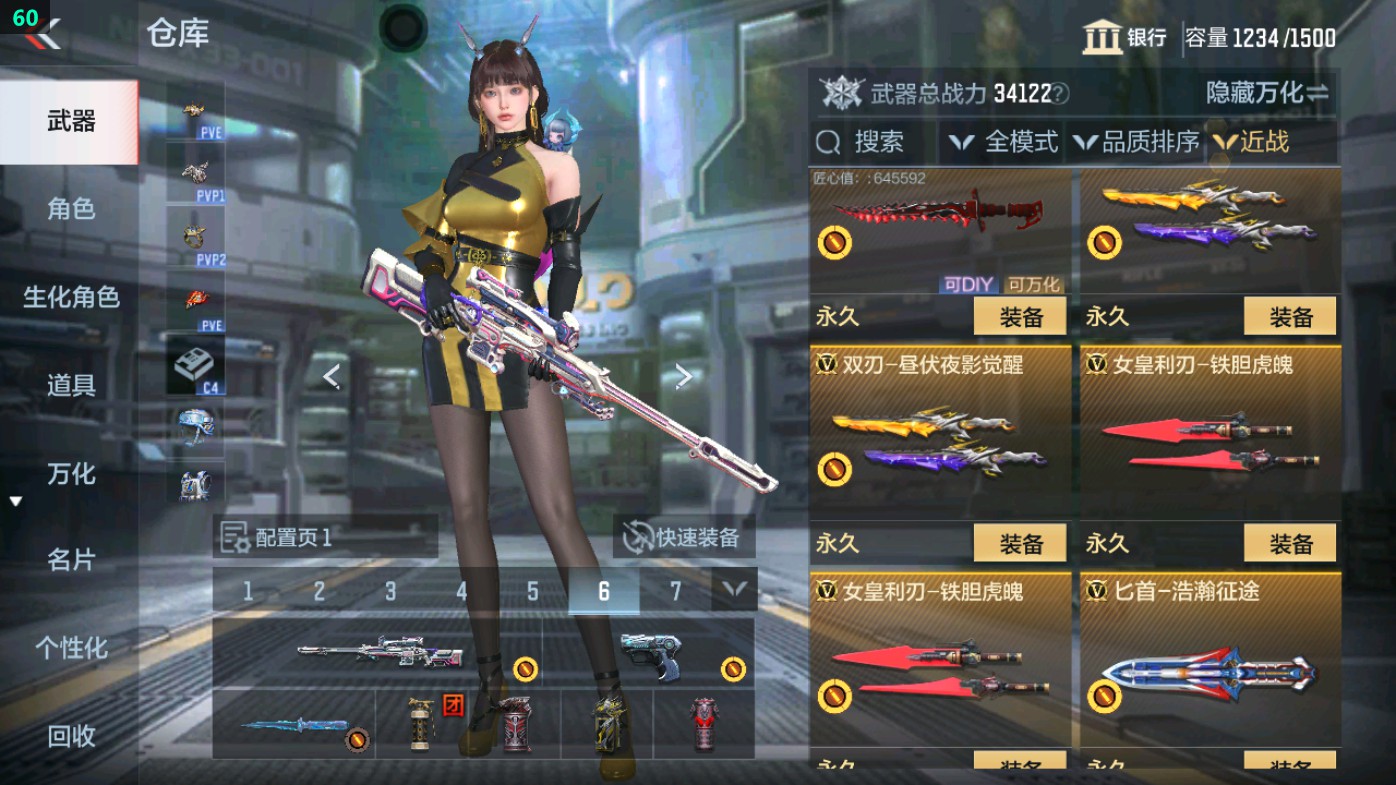The height and width of the screenshot is (785, 1396).
Task: Equip 双刃-昼伏夜影觉醒 weapon
Action: pyautogui.click(x=1019, y=543)
